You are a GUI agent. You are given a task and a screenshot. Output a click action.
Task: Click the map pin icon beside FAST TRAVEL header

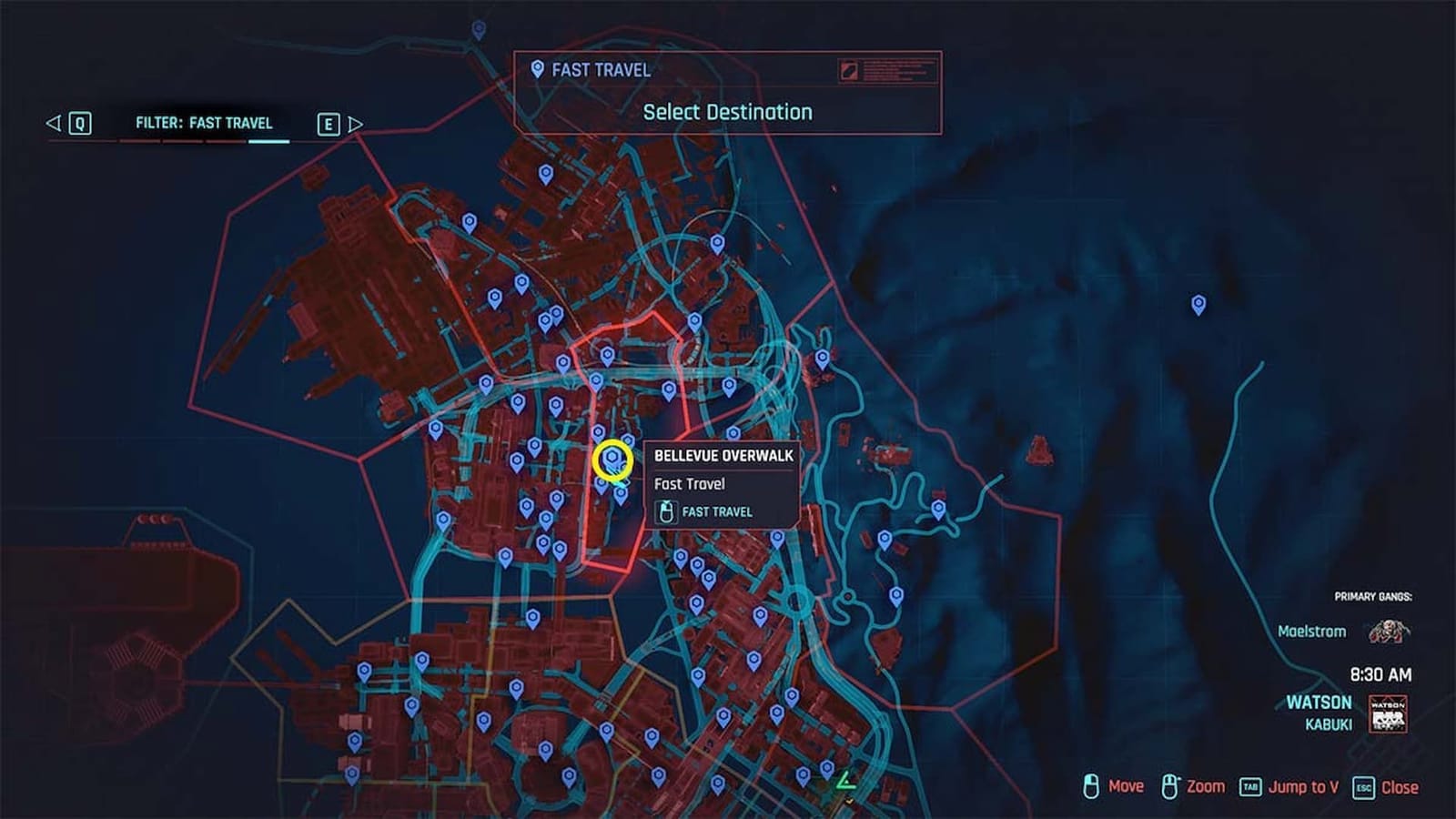pos(536,69)
